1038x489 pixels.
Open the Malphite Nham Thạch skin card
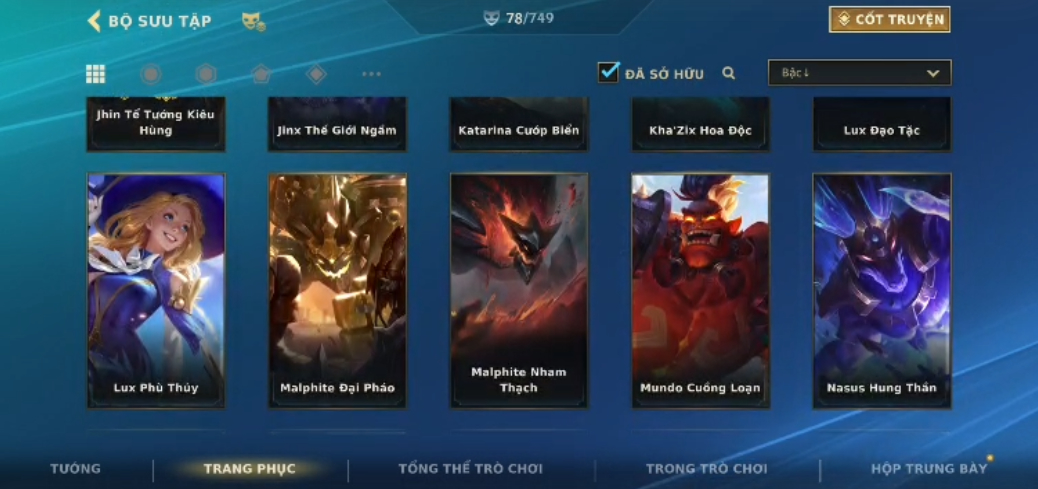tap(519, 290)
